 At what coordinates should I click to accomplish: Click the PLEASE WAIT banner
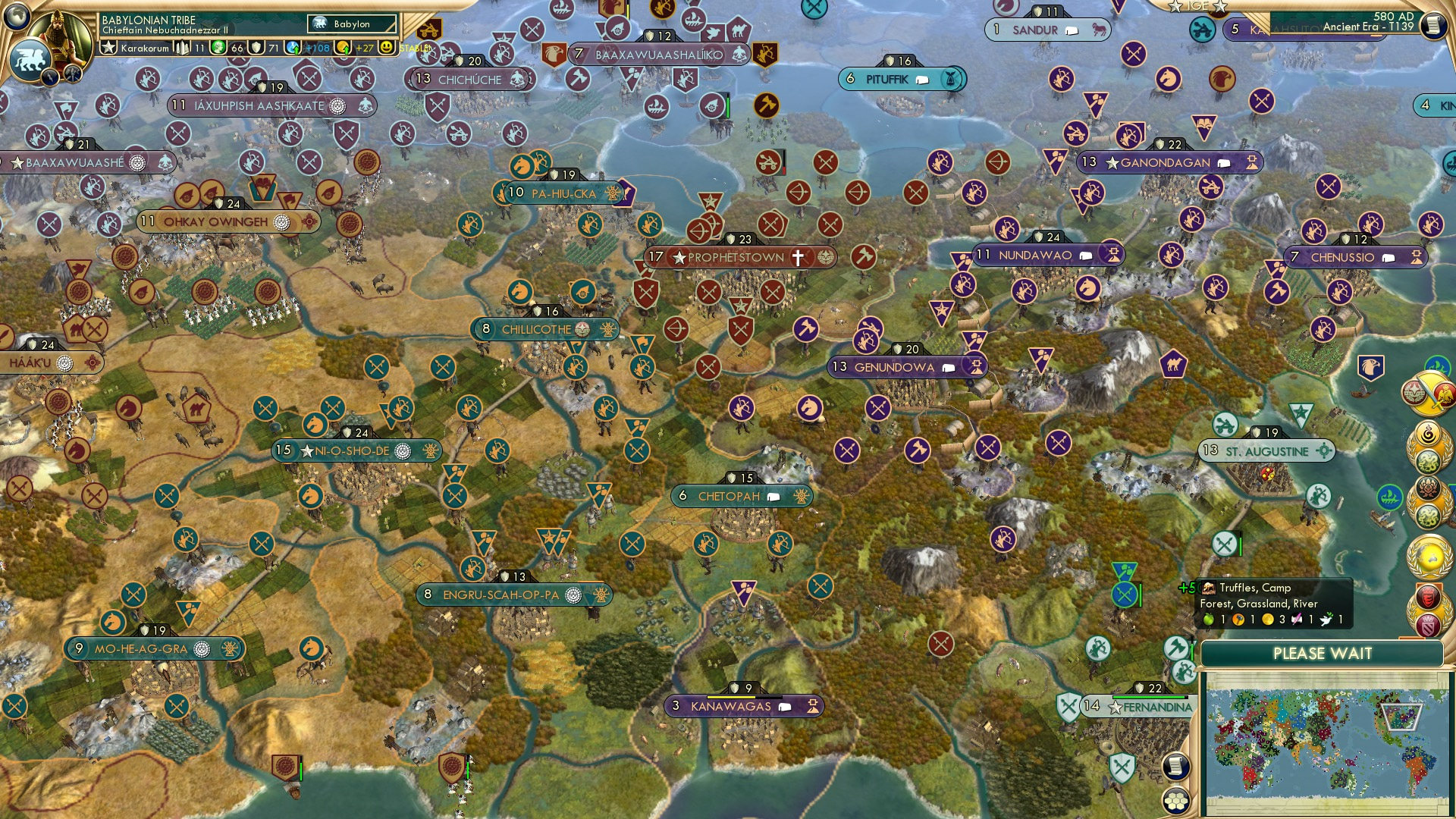point(1323,654)
